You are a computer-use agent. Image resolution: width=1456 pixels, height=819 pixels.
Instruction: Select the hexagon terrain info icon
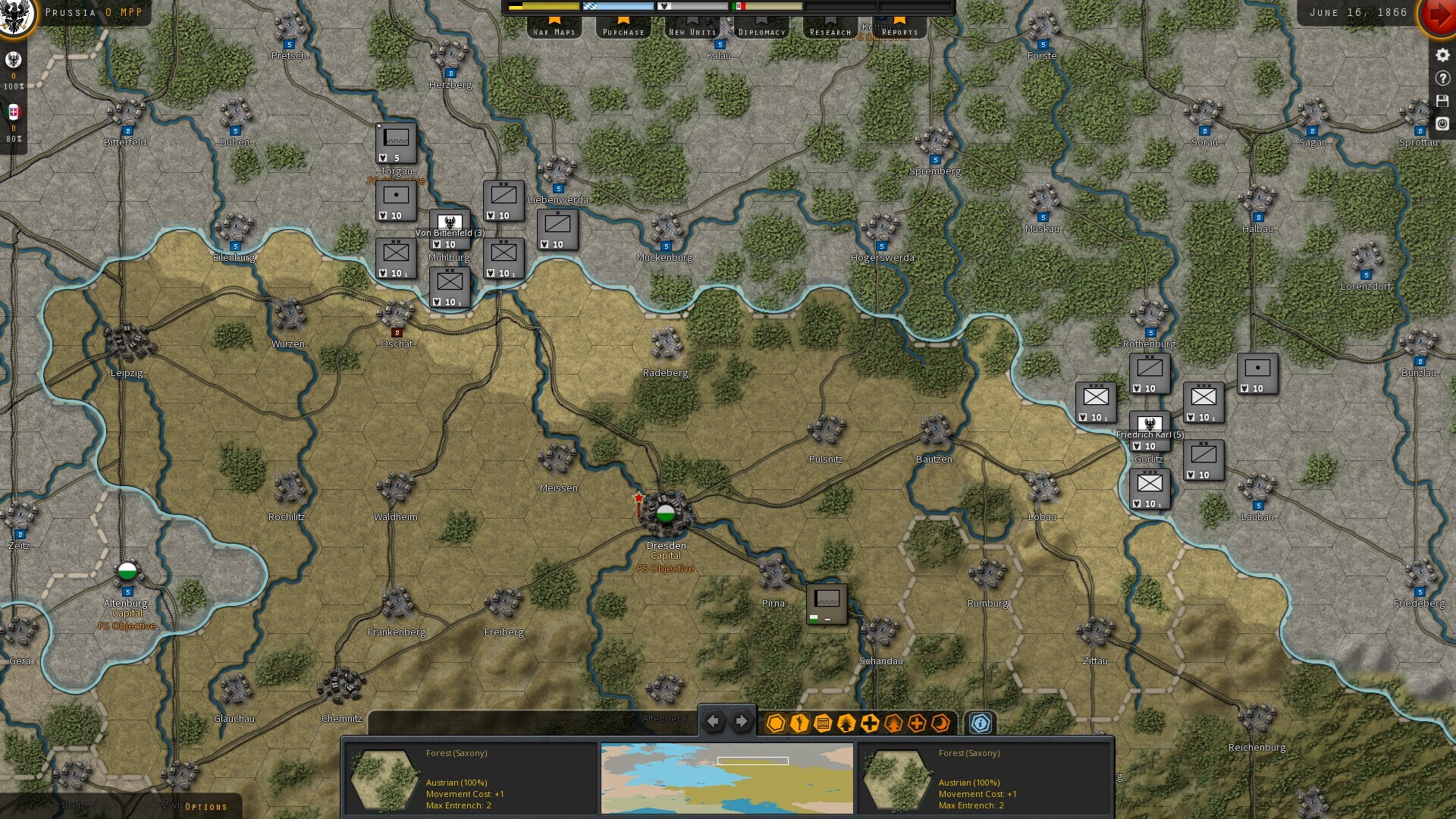pos(775,723)
